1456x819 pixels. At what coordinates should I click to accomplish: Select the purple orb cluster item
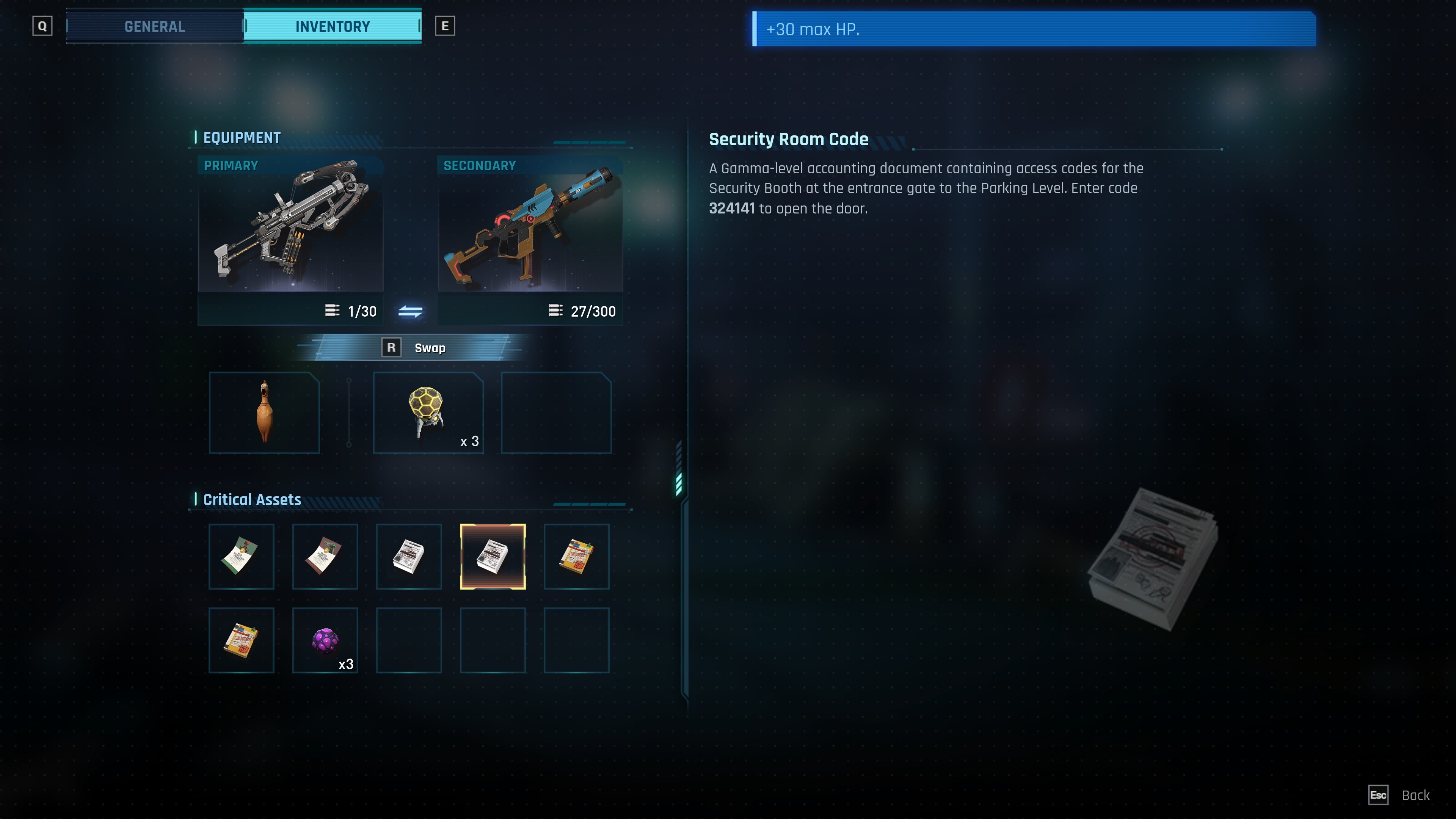click(x=325, y=640)
